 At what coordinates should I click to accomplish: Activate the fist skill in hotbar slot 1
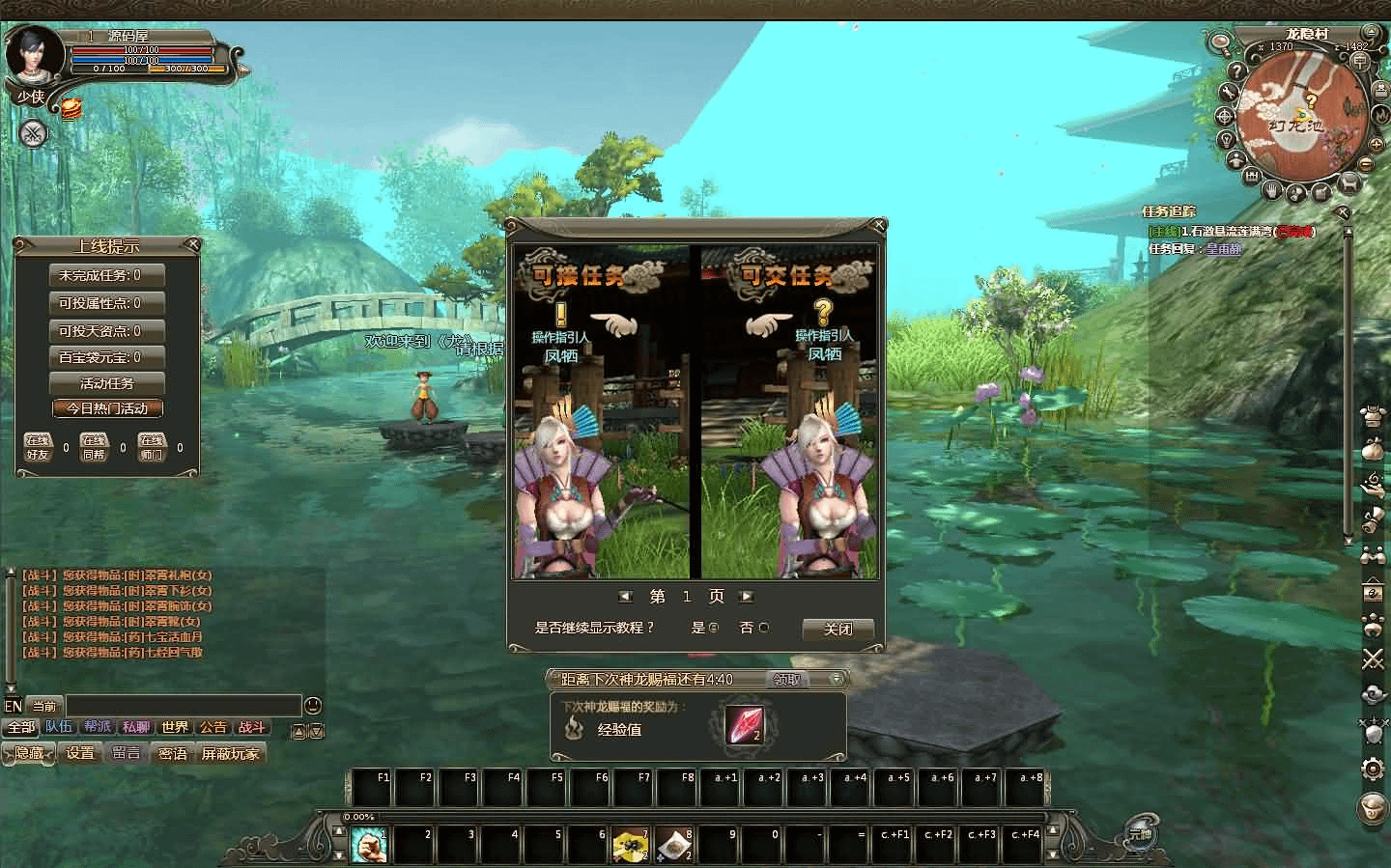point(368,845)
